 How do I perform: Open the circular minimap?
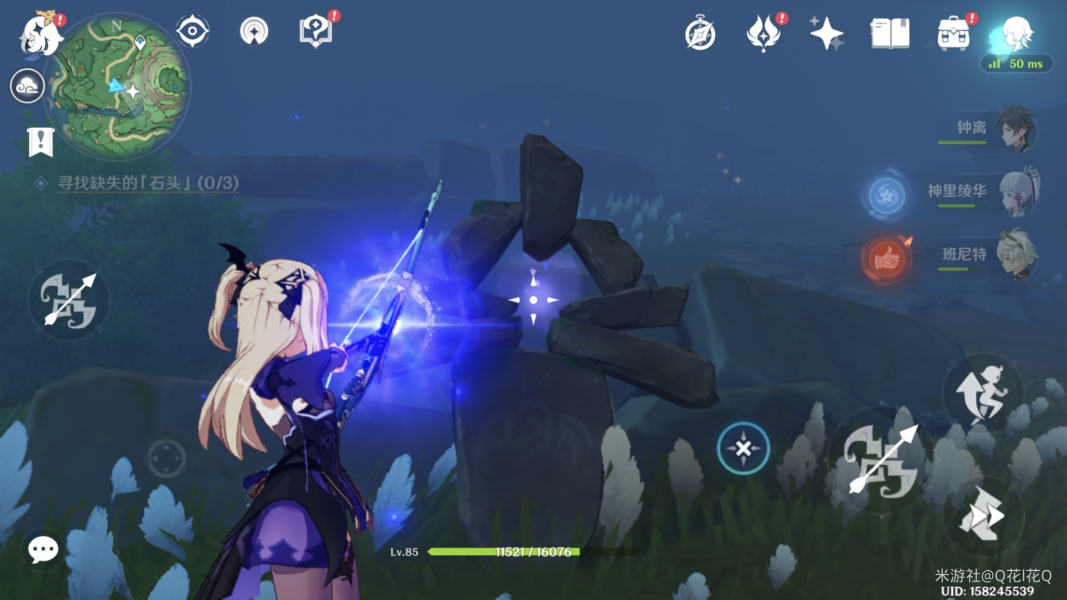tap(119, 80)
